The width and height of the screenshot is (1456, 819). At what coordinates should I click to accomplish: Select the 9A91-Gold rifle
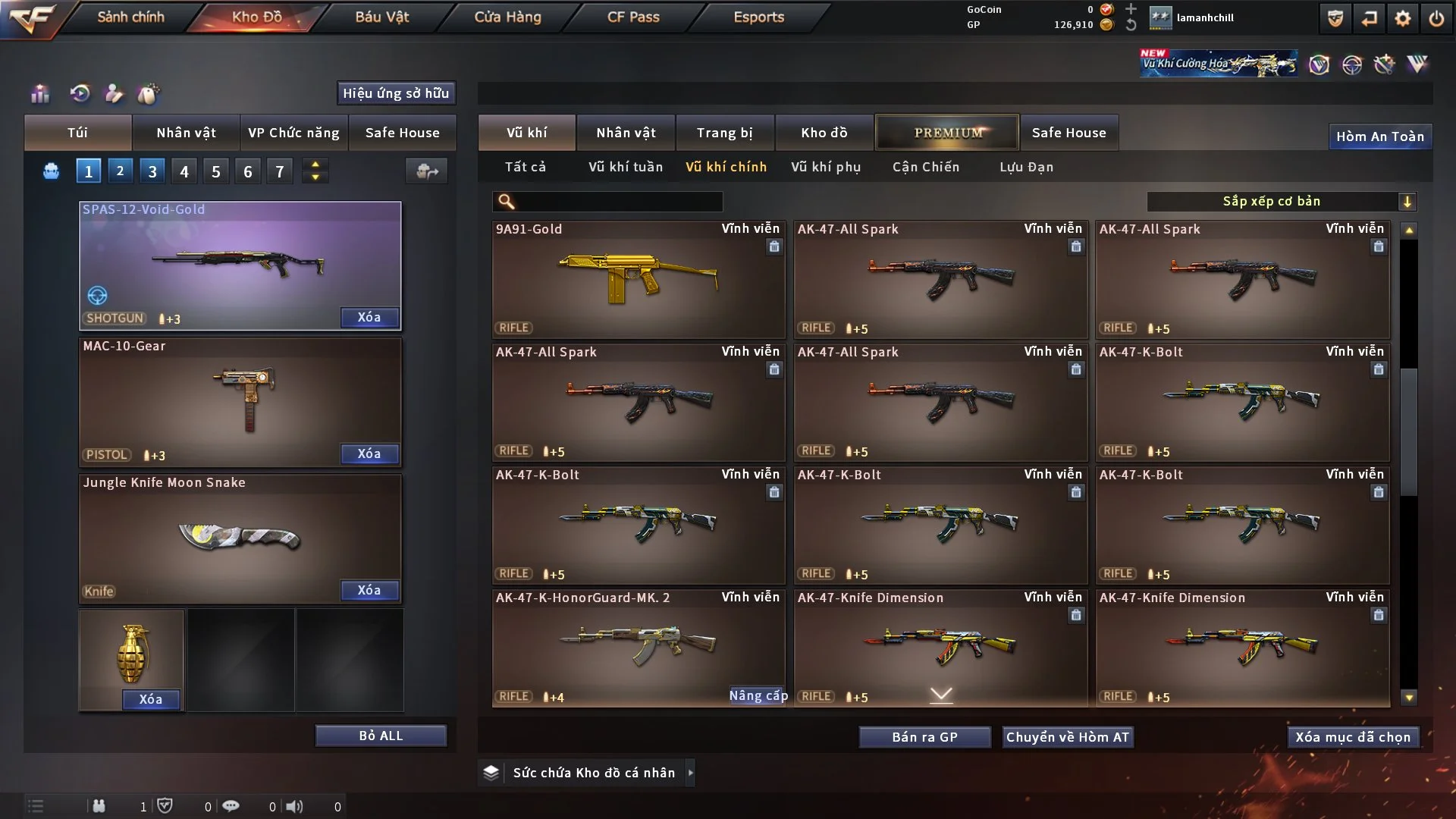[638, 279]
